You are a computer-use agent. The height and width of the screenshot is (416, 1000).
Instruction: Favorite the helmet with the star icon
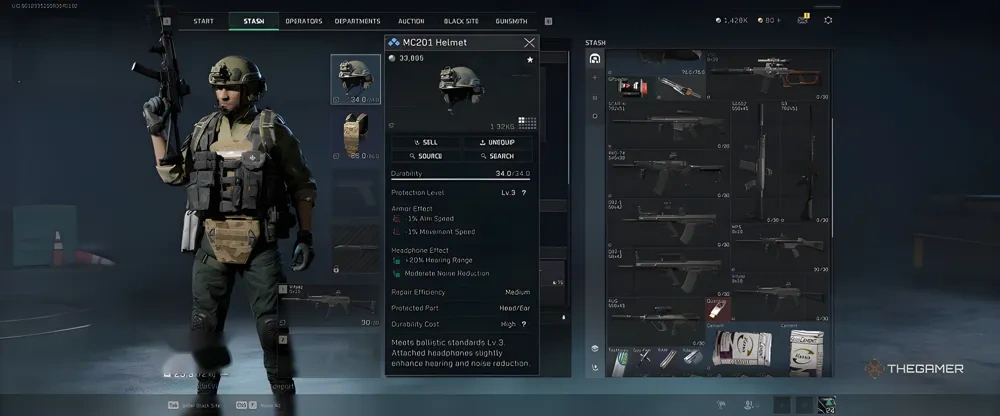pyautogui.click(x=530, y=60)
